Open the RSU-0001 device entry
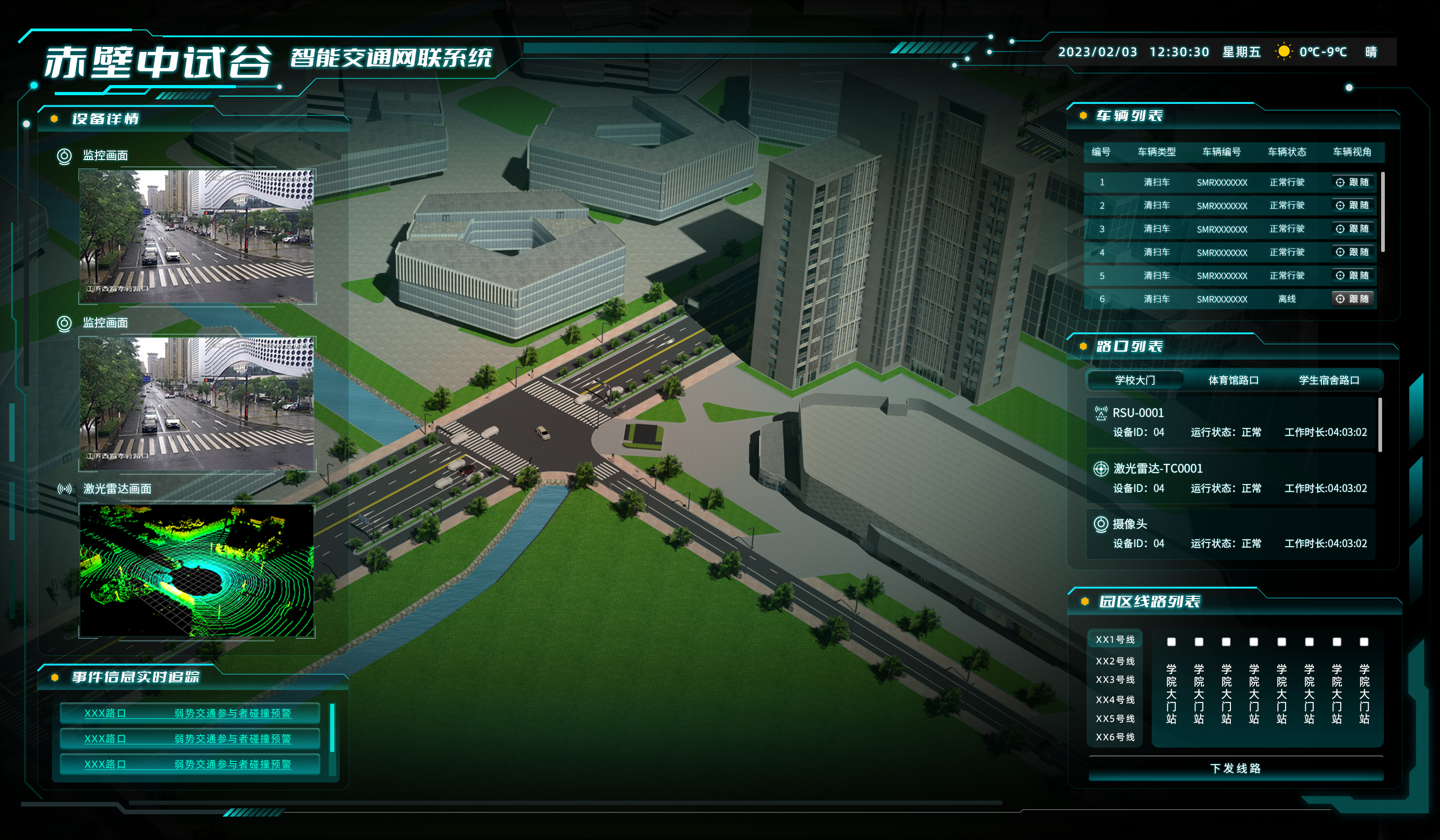The width and height of the screenshot is (1440, 840). click(1231, 422)
